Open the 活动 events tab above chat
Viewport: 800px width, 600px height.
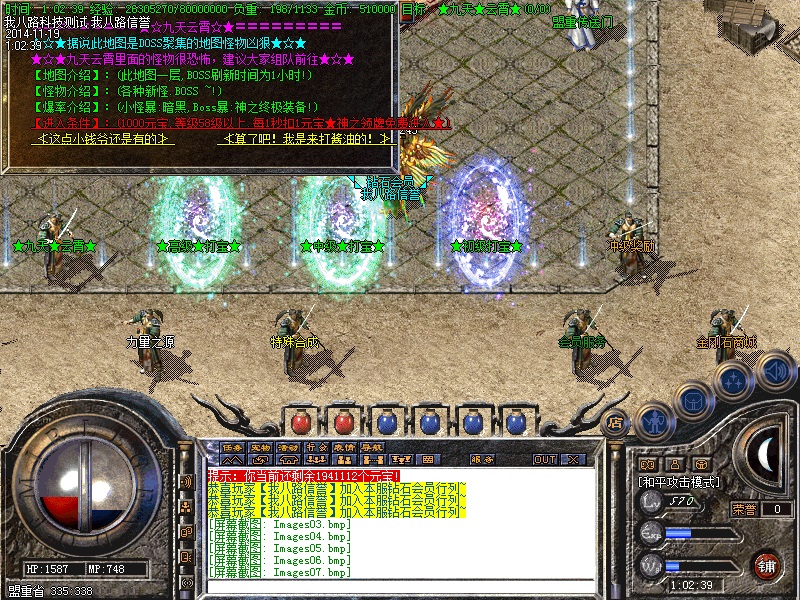coord(288,447)
